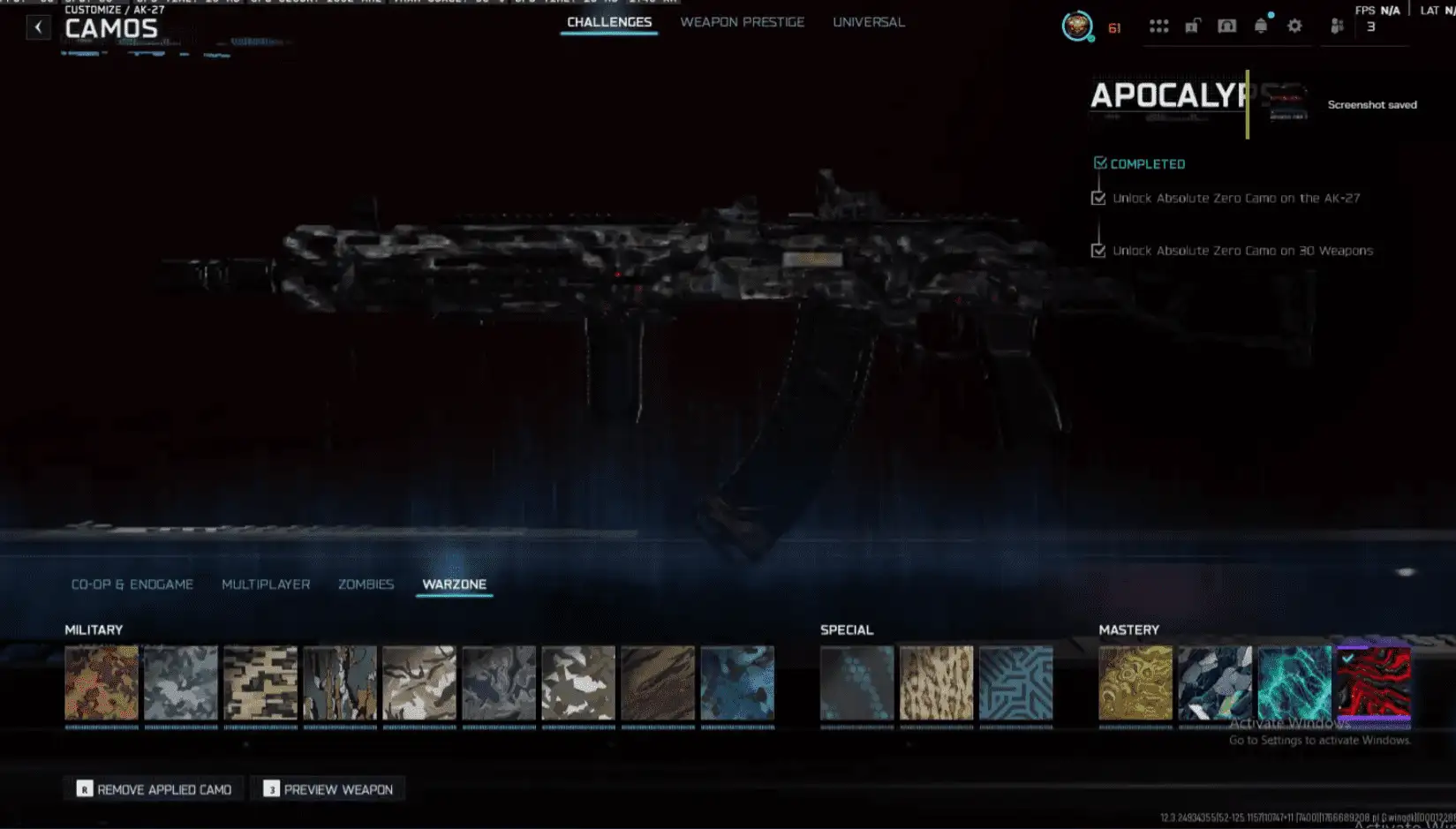Choose the leopard print special camo

pyautogui.click(x=937, y=682)
